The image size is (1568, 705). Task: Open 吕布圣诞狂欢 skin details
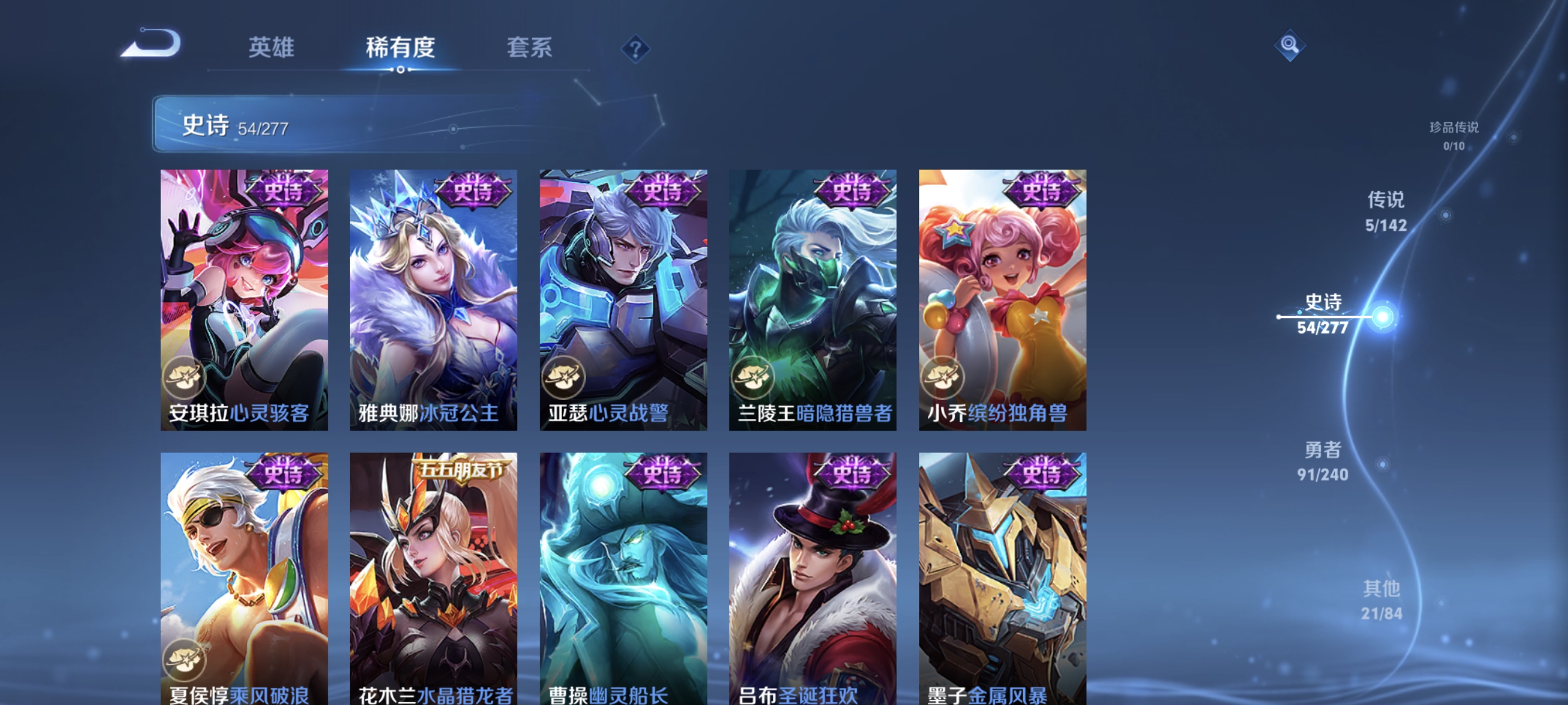[x=811, y=572]
